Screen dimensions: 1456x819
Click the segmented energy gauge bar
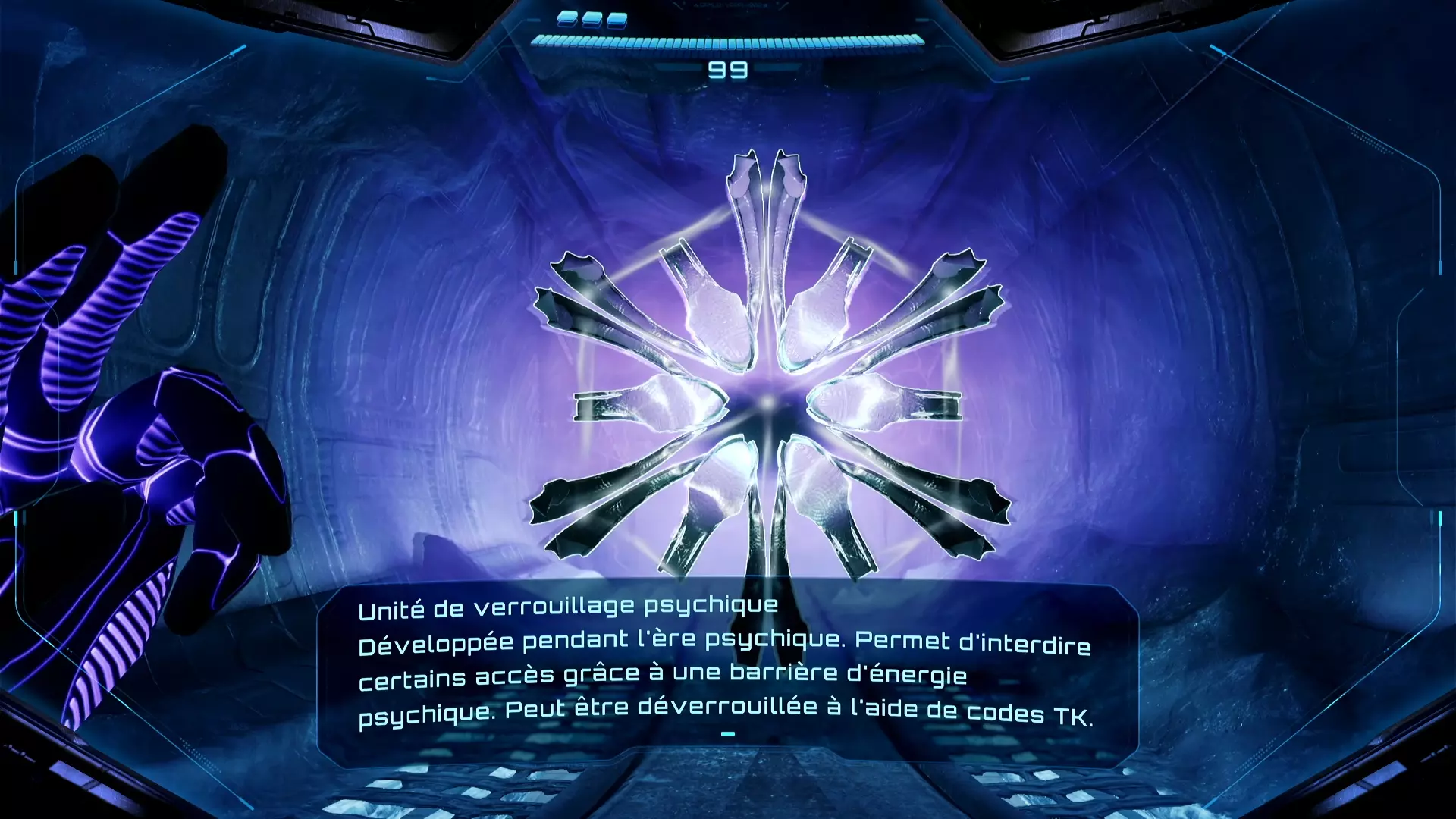click(728, 42)
